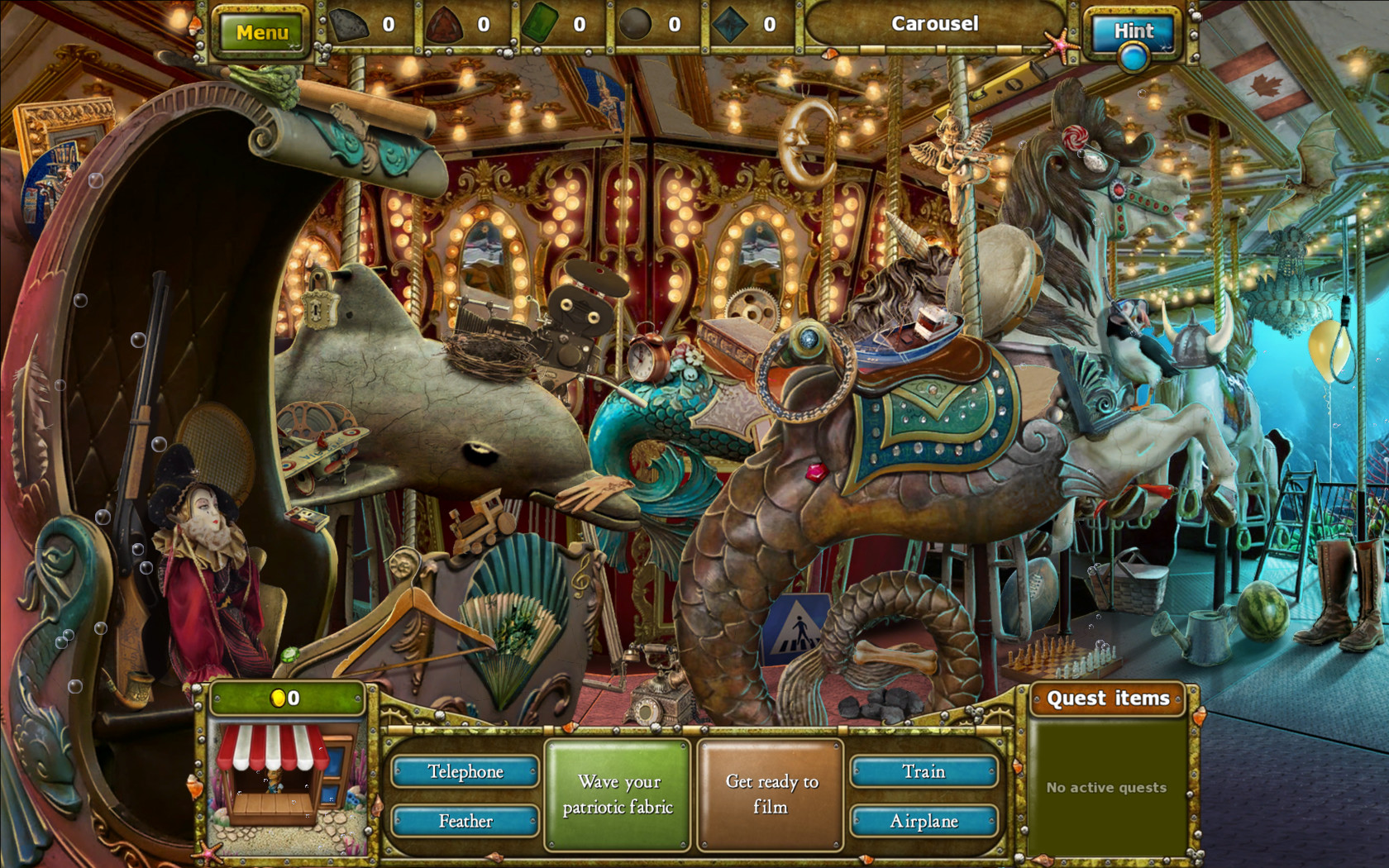Open the Menu
This screenshot has height=868, width=1389.
(263, 31)
